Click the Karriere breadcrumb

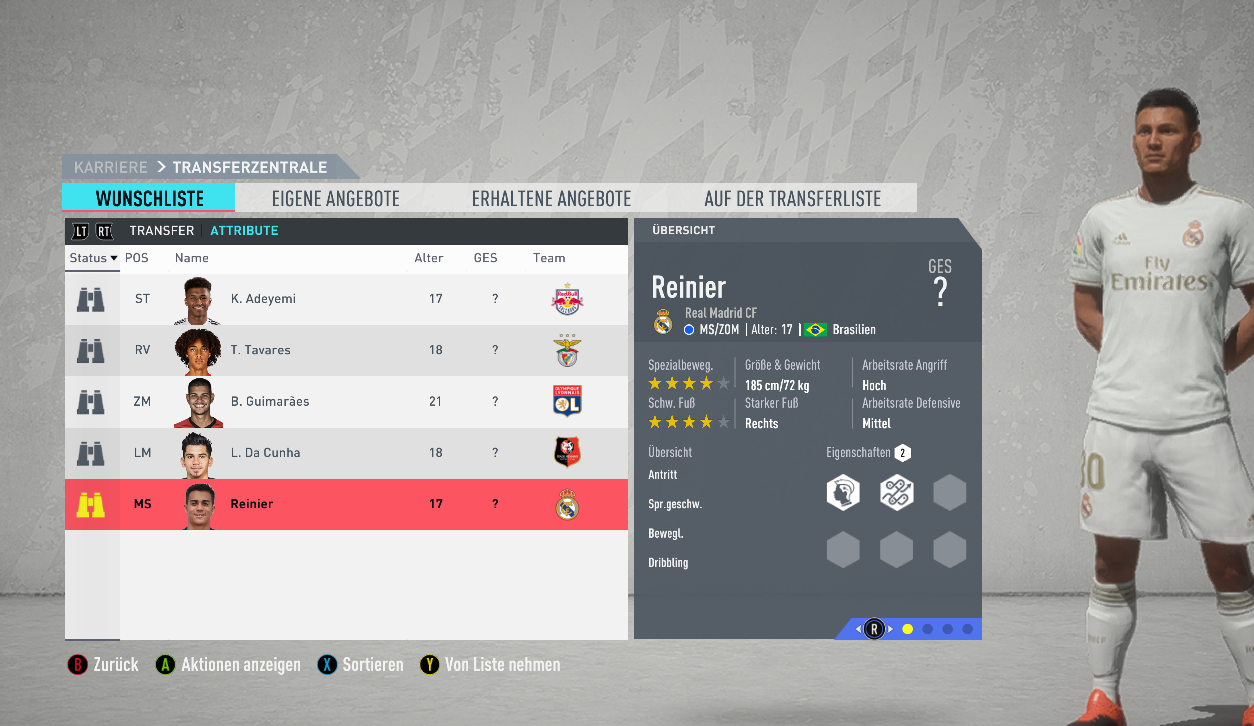[x=110, y=167]
